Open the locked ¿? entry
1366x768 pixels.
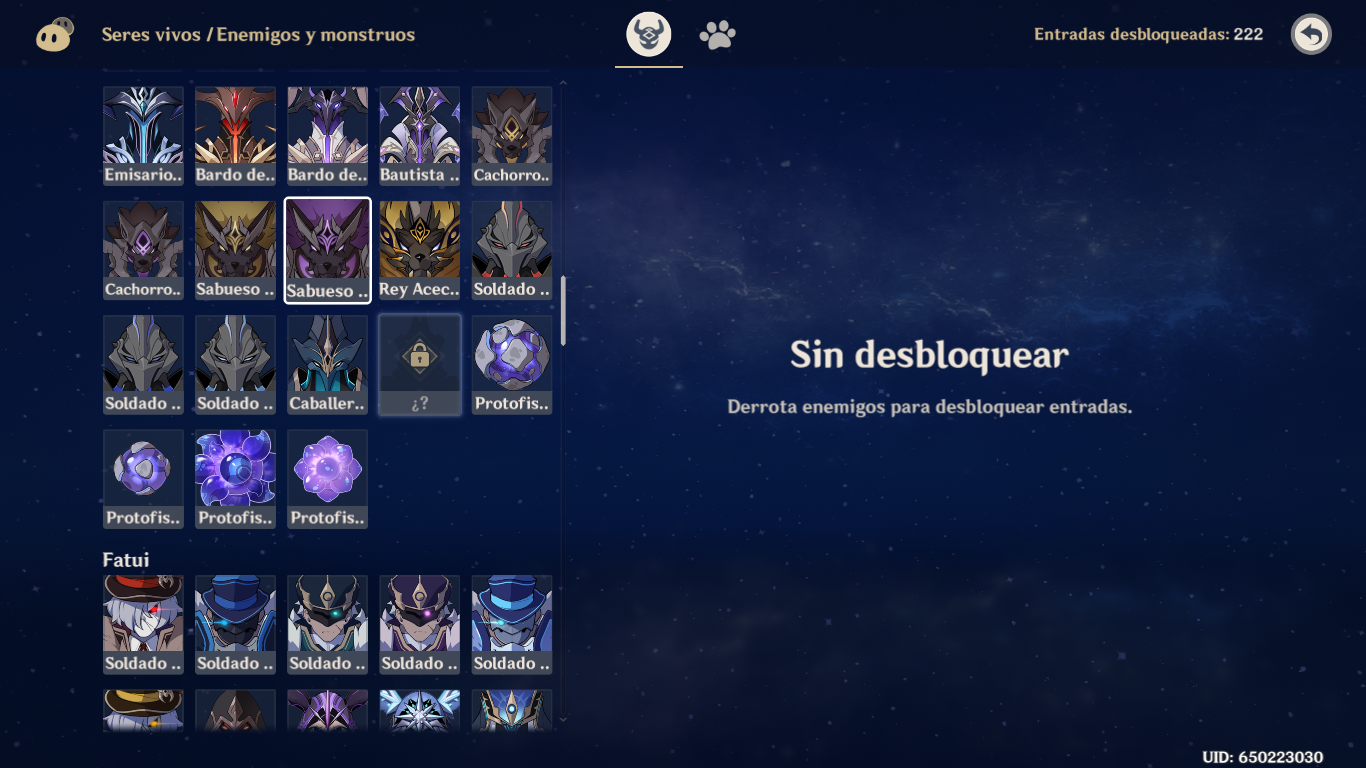[419, 362]
